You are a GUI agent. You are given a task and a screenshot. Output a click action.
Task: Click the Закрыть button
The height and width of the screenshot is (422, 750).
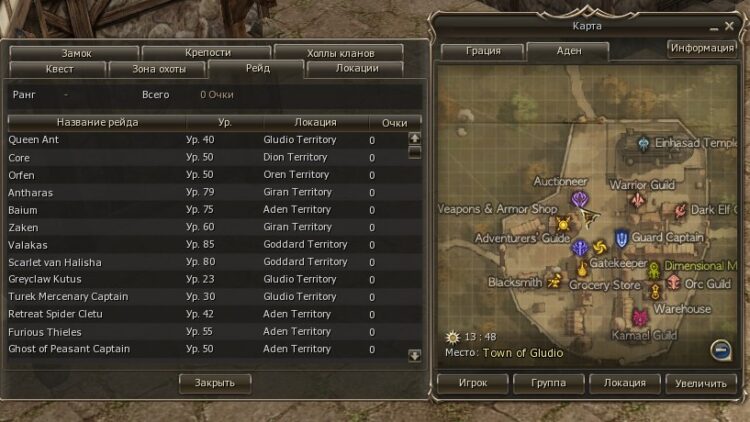[x=215, y=383]
